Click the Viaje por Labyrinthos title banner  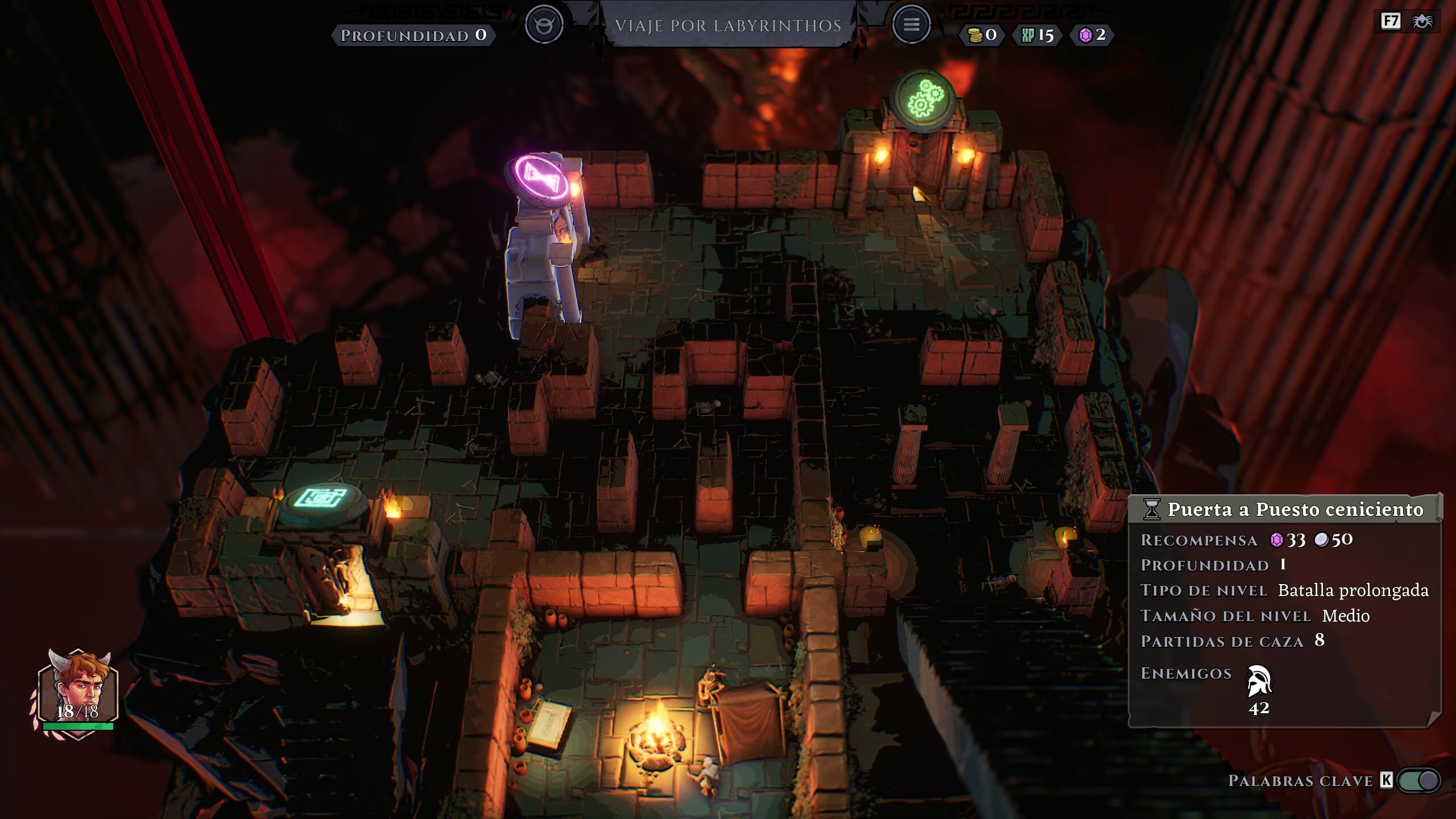click(x=728, y=26)
